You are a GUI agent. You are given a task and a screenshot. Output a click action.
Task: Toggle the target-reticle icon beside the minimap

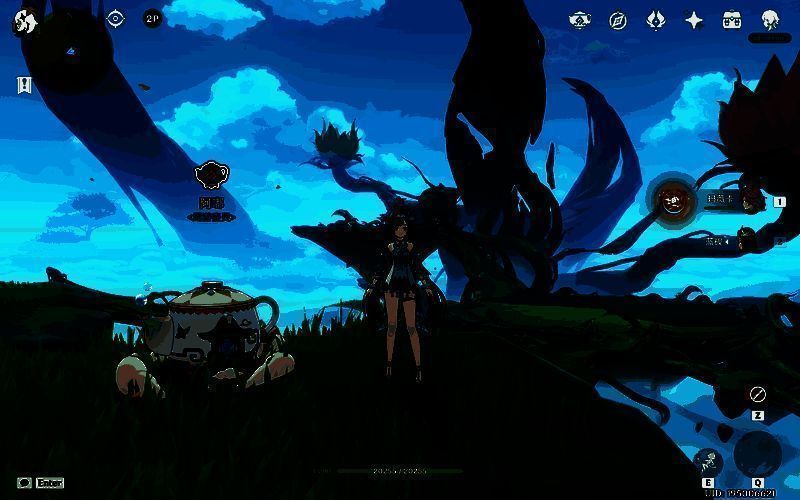[x=115, y=18]
